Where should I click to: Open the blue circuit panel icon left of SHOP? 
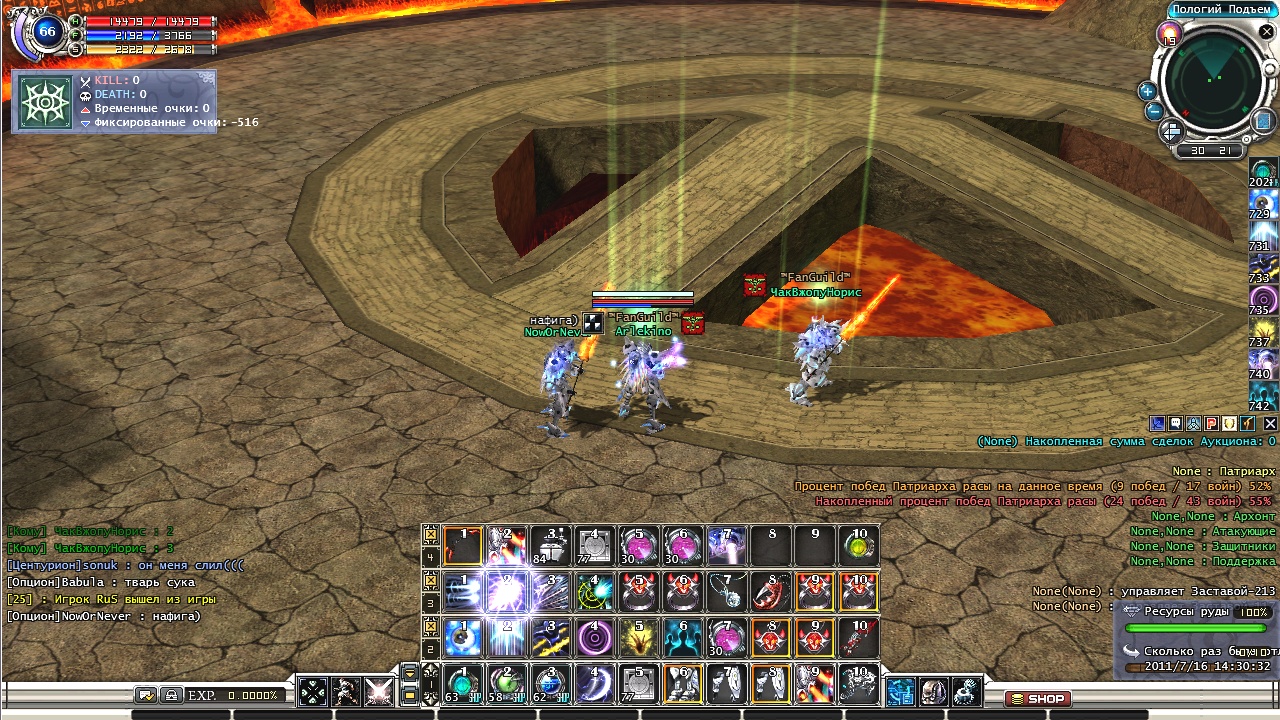point(901,691)
